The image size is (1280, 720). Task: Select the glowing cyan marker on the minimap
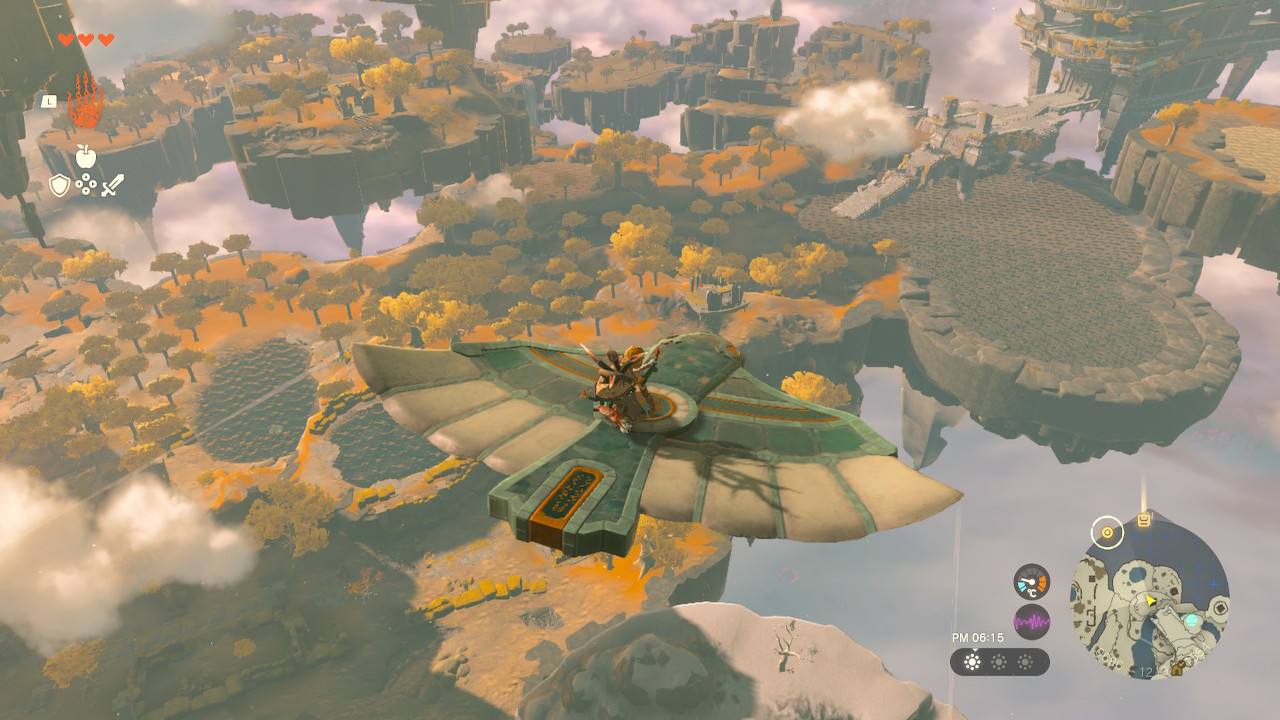click(x=1192, y=621)
